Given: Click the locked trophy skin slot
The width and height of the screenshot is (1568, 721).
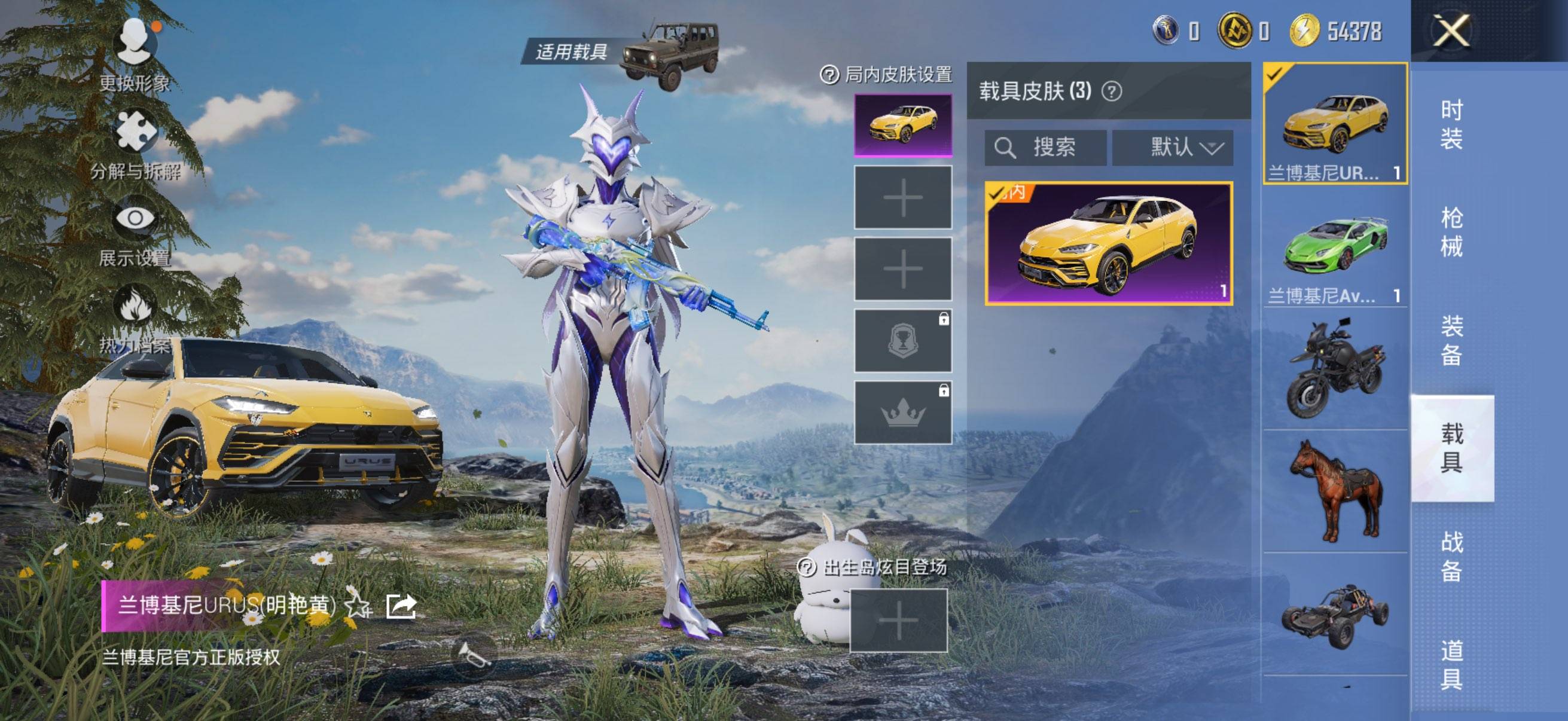Looking at the screenshot, I should tap(902, 341).
